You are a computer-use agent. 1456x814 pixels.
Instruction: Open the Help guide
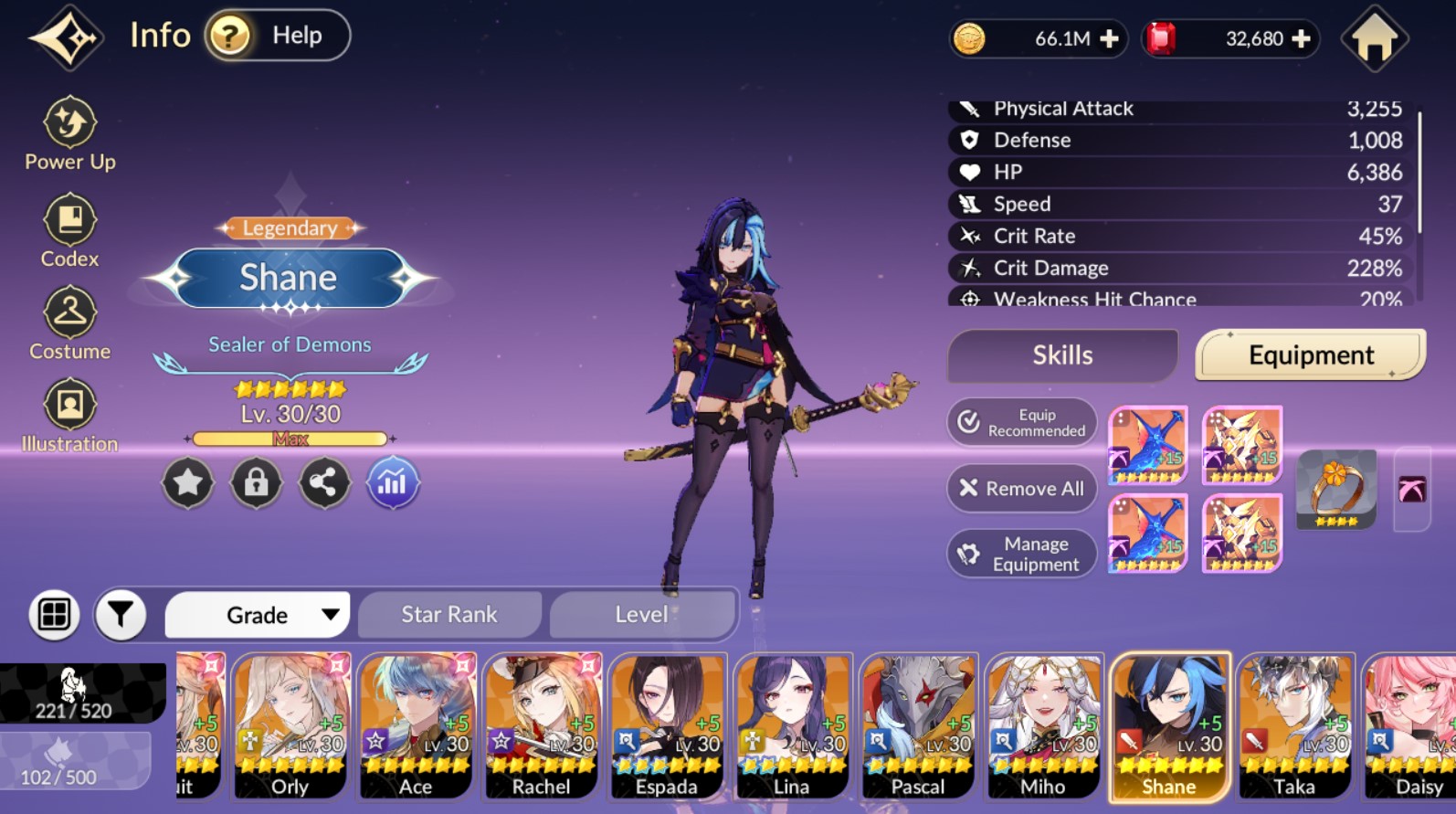pos(277,36)
